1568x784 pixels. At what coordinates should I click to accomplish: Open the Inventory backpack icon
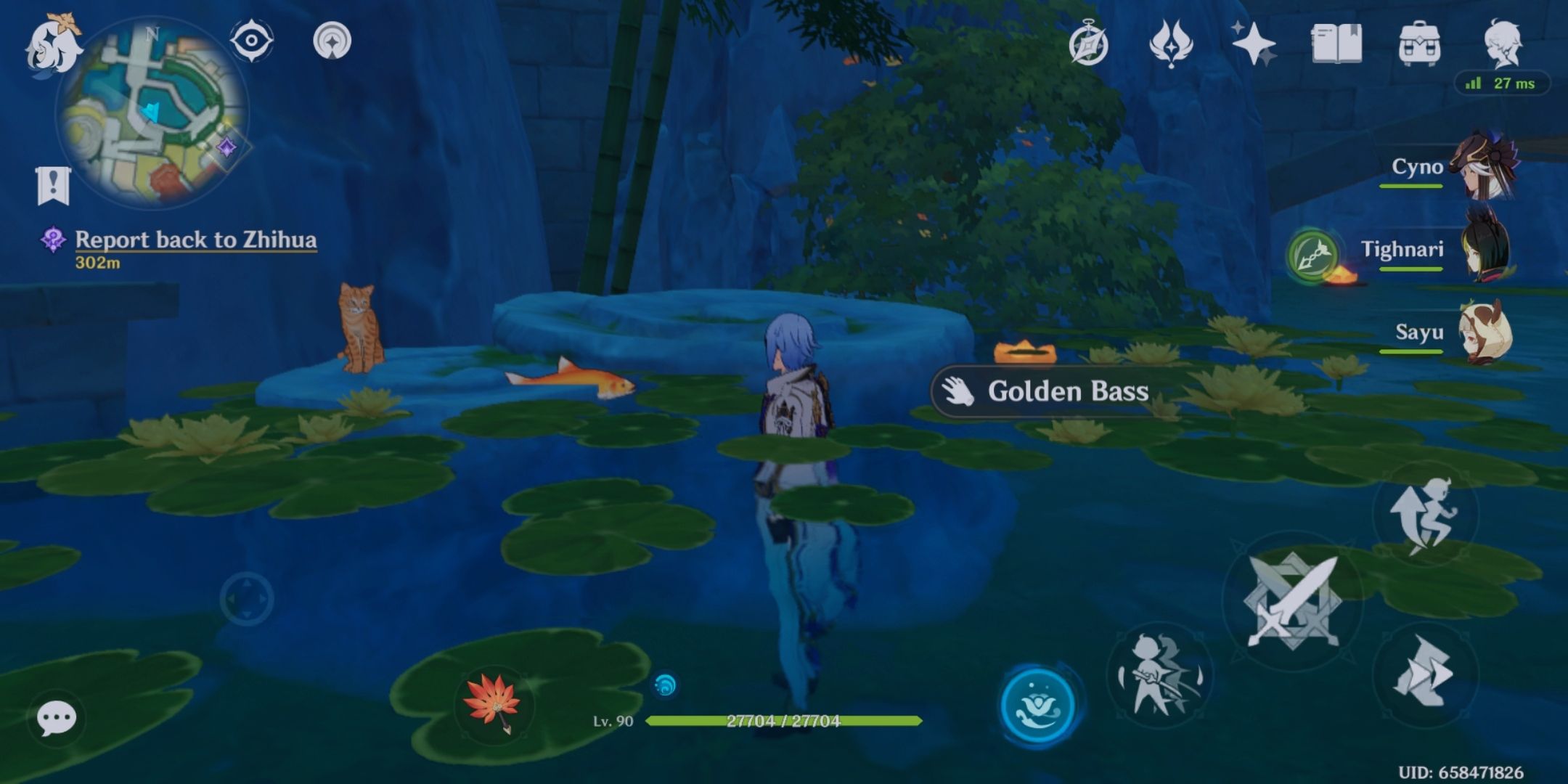pyautogui.click(x=1420, y=42)
